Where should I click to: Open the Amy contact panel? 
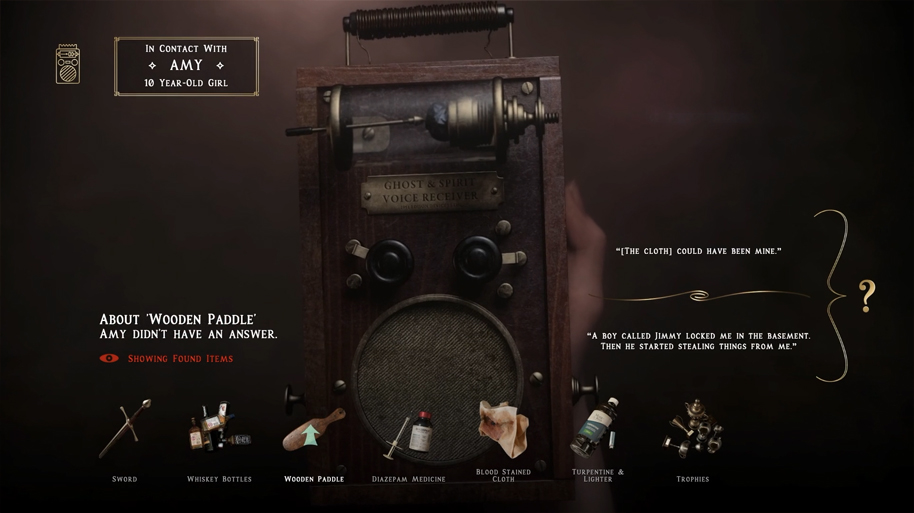(x=186, y=66)
